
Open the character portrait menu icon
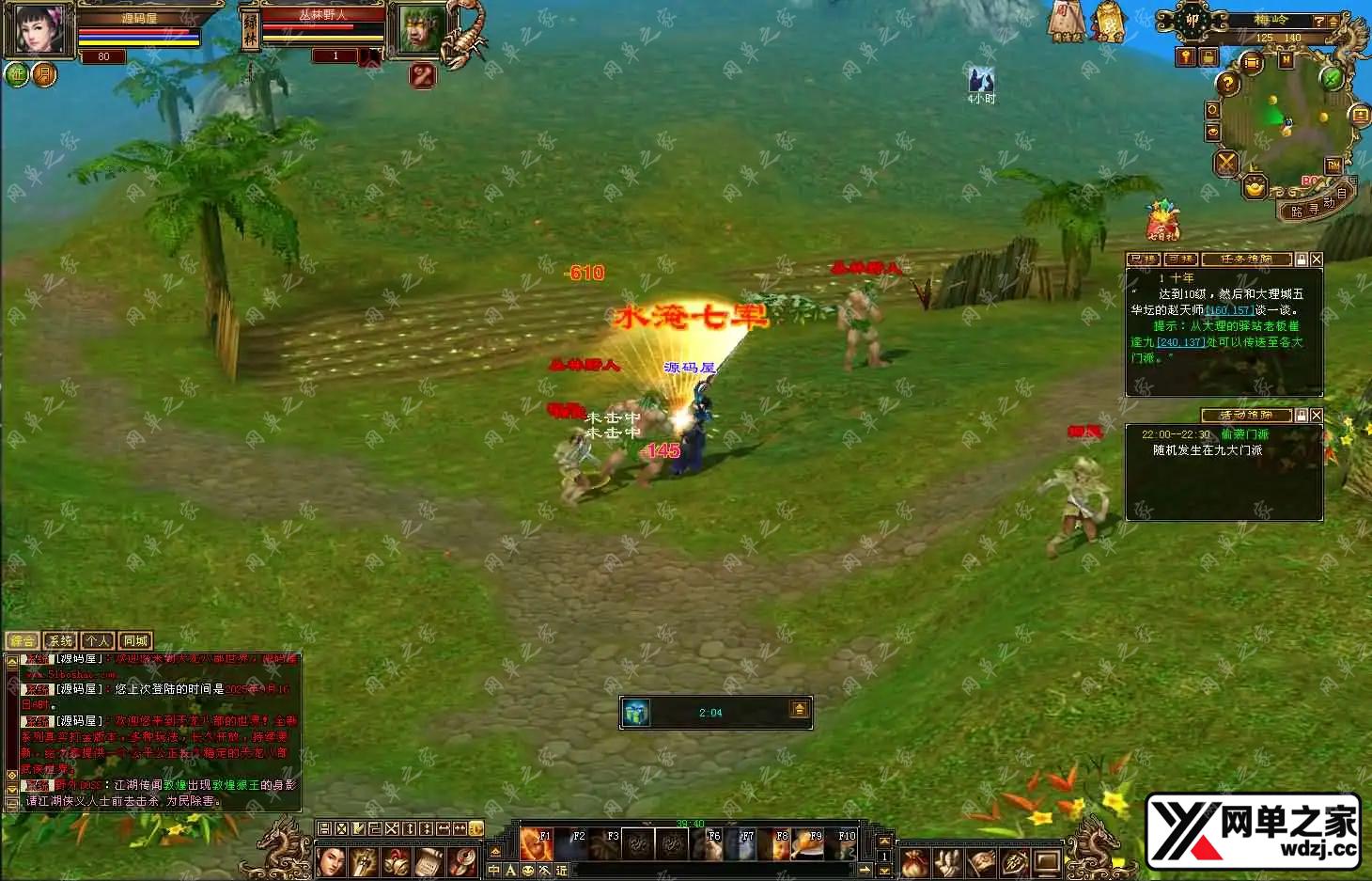331,861
